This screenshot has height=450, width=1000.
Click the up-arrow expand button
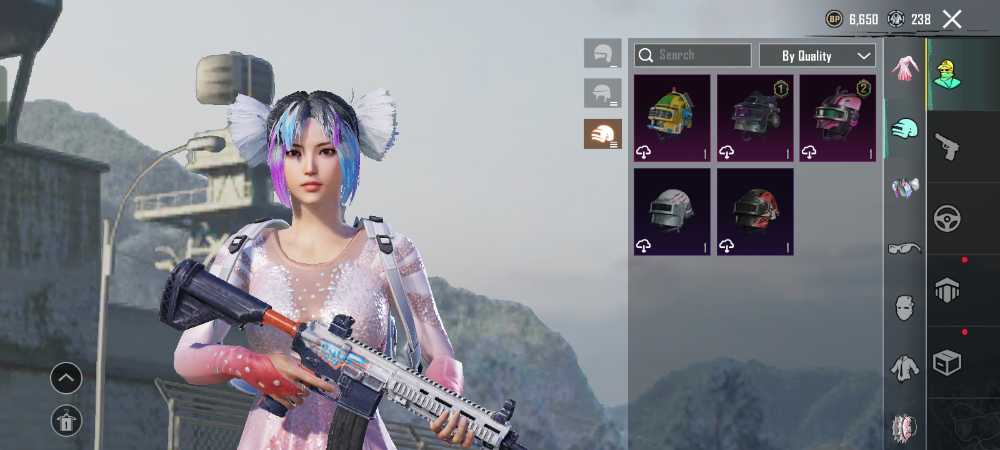pyautogui.click(x=66, y=378)
